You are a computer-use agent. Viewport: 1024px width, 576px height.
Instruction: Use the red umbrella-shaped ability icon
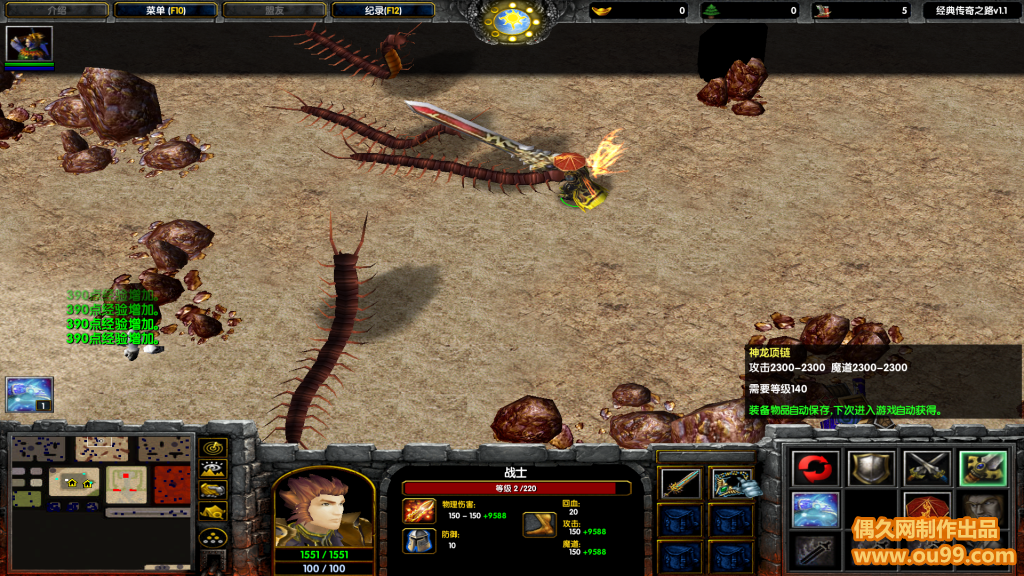pos(927,505)
